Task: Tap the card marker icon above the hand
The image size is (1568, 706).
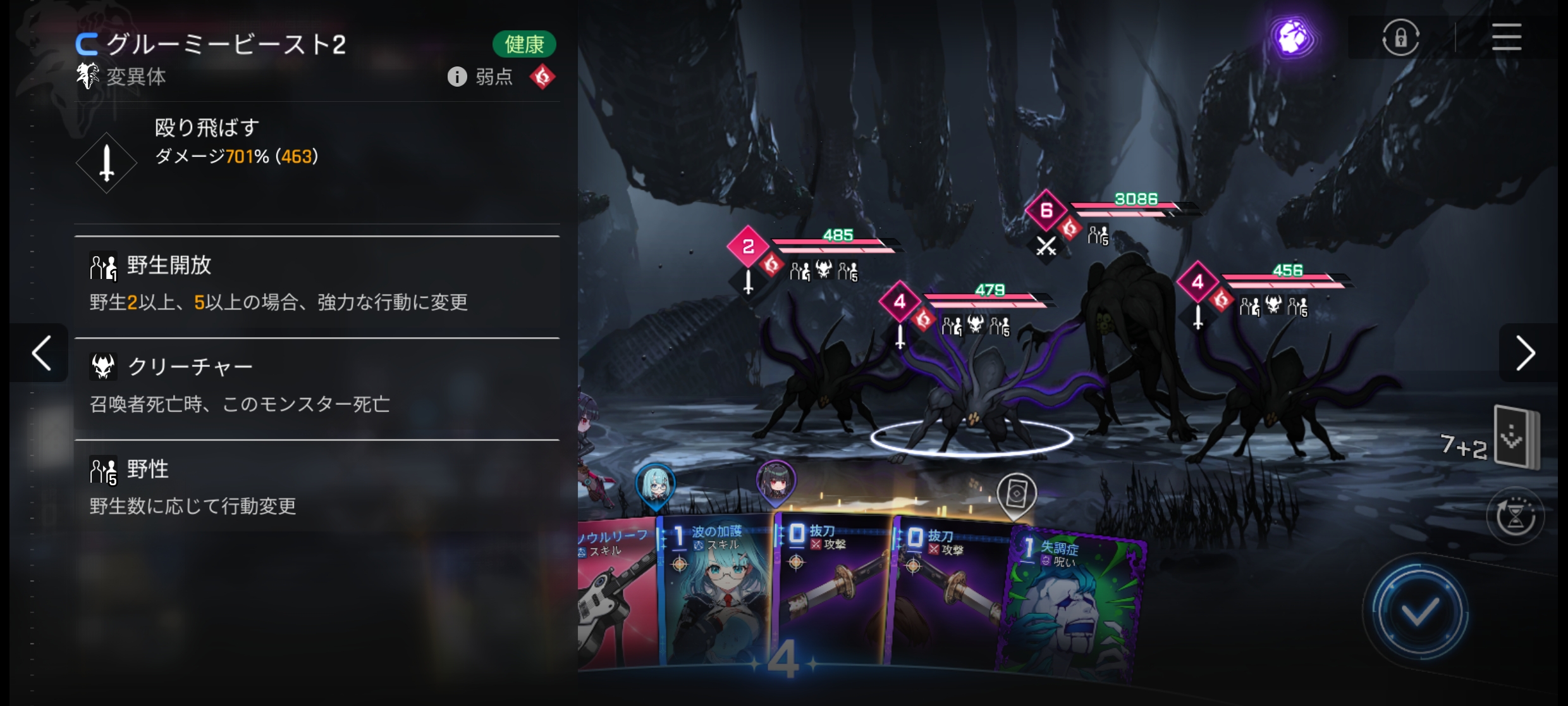Action: point(1016,495)
